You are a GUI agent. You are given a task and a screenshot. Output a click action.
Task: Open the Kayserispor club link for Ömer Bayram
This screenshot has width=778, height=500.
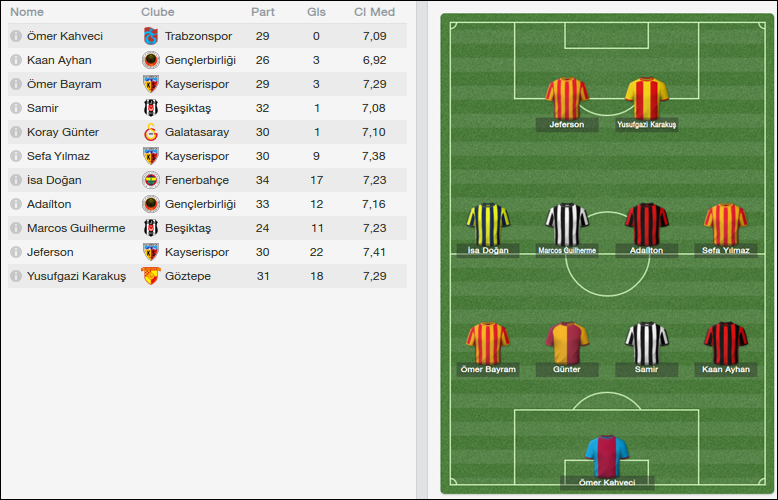pos(196,84)
